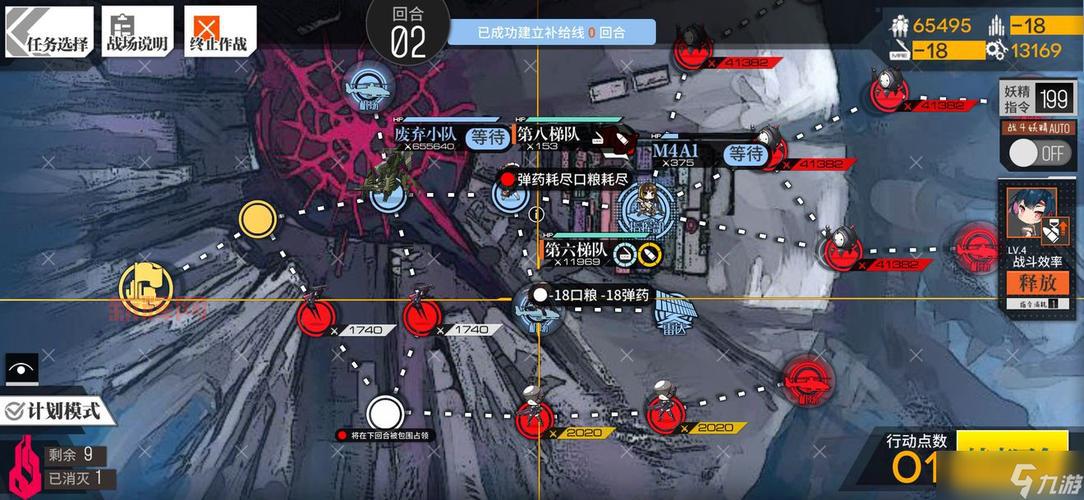Toggle the eye visibility icon
The width and height of the screenshot is (1084, 500).
pos(20,369)
